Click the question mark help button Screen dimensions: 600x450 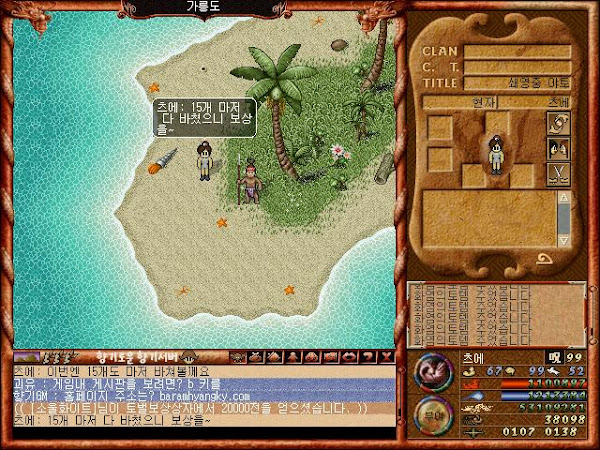tap(367, 356)
